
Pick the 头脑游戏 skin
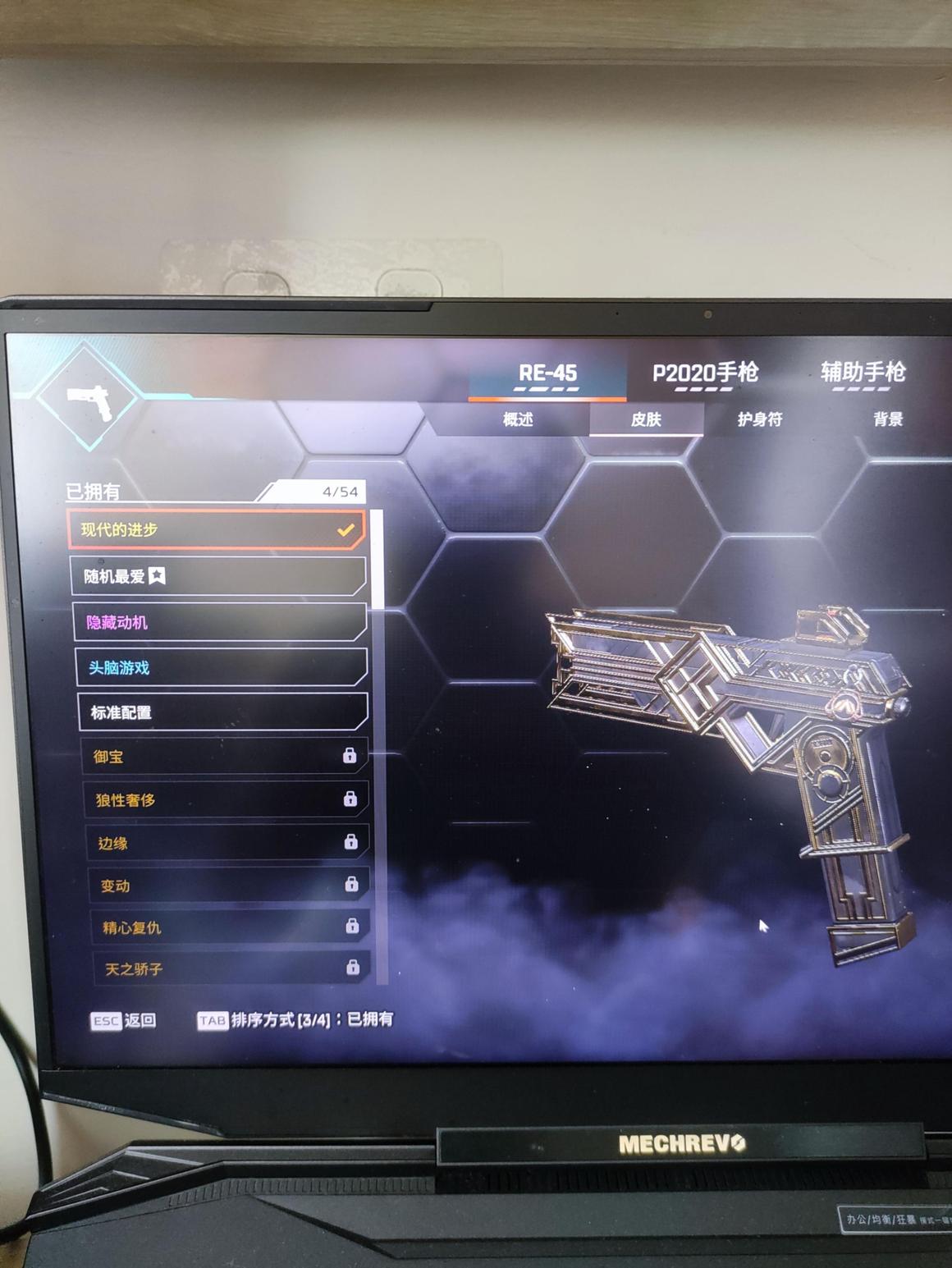pos(222,667)
